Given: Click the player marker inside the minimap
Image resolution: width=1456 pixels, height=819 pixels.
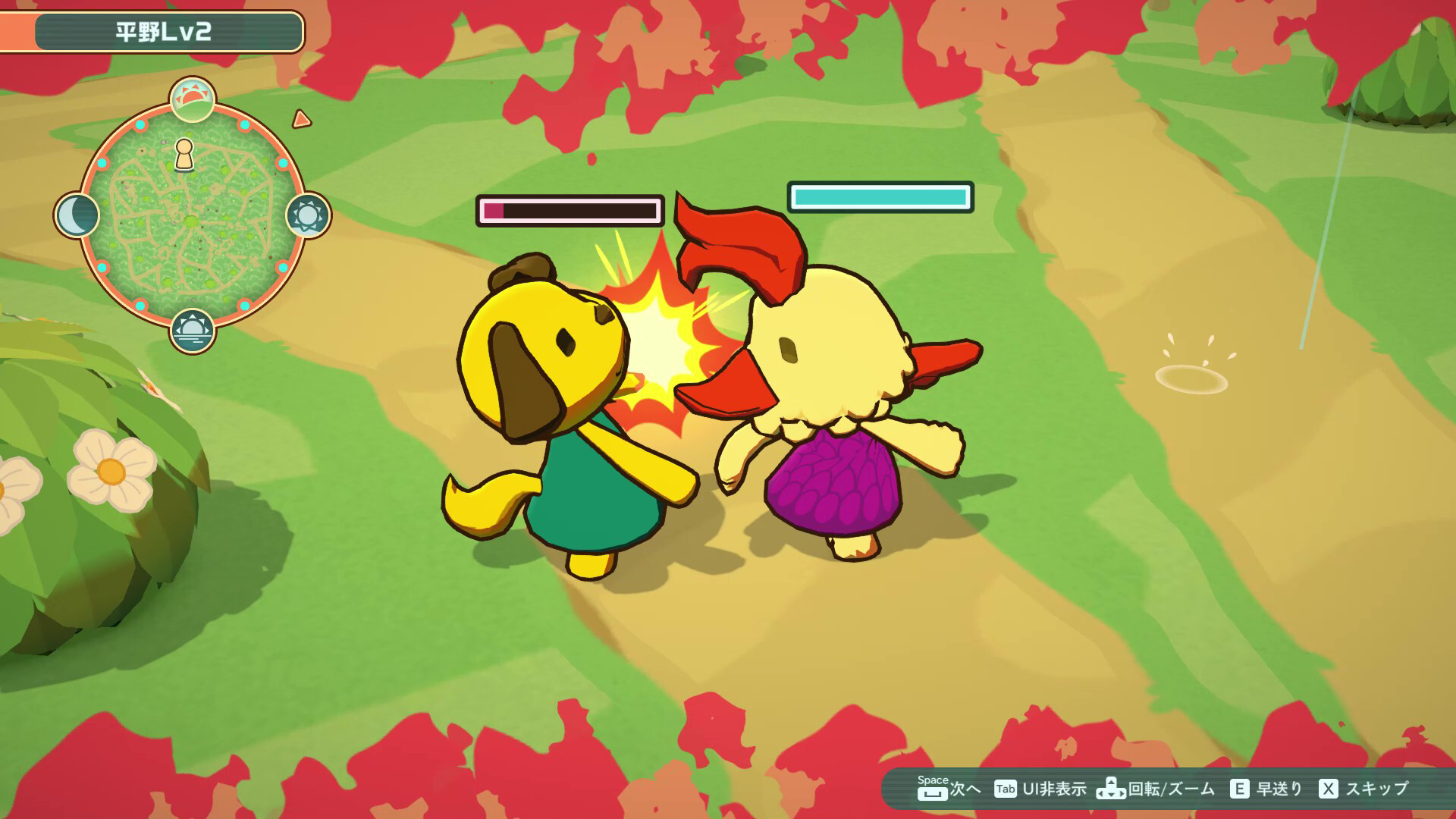Looking at the screenshot, I should 184,155.
